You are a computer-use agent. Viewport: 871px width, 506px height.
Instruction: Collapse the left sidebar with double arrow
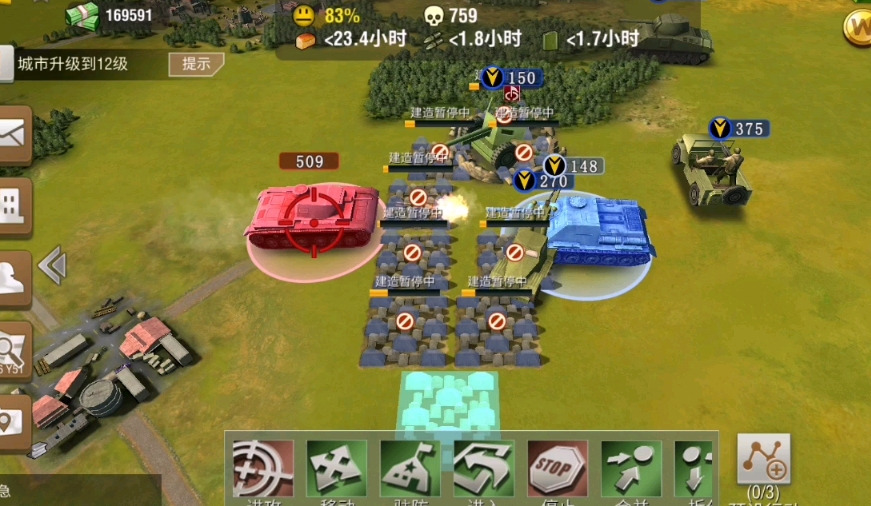point(52,266)
